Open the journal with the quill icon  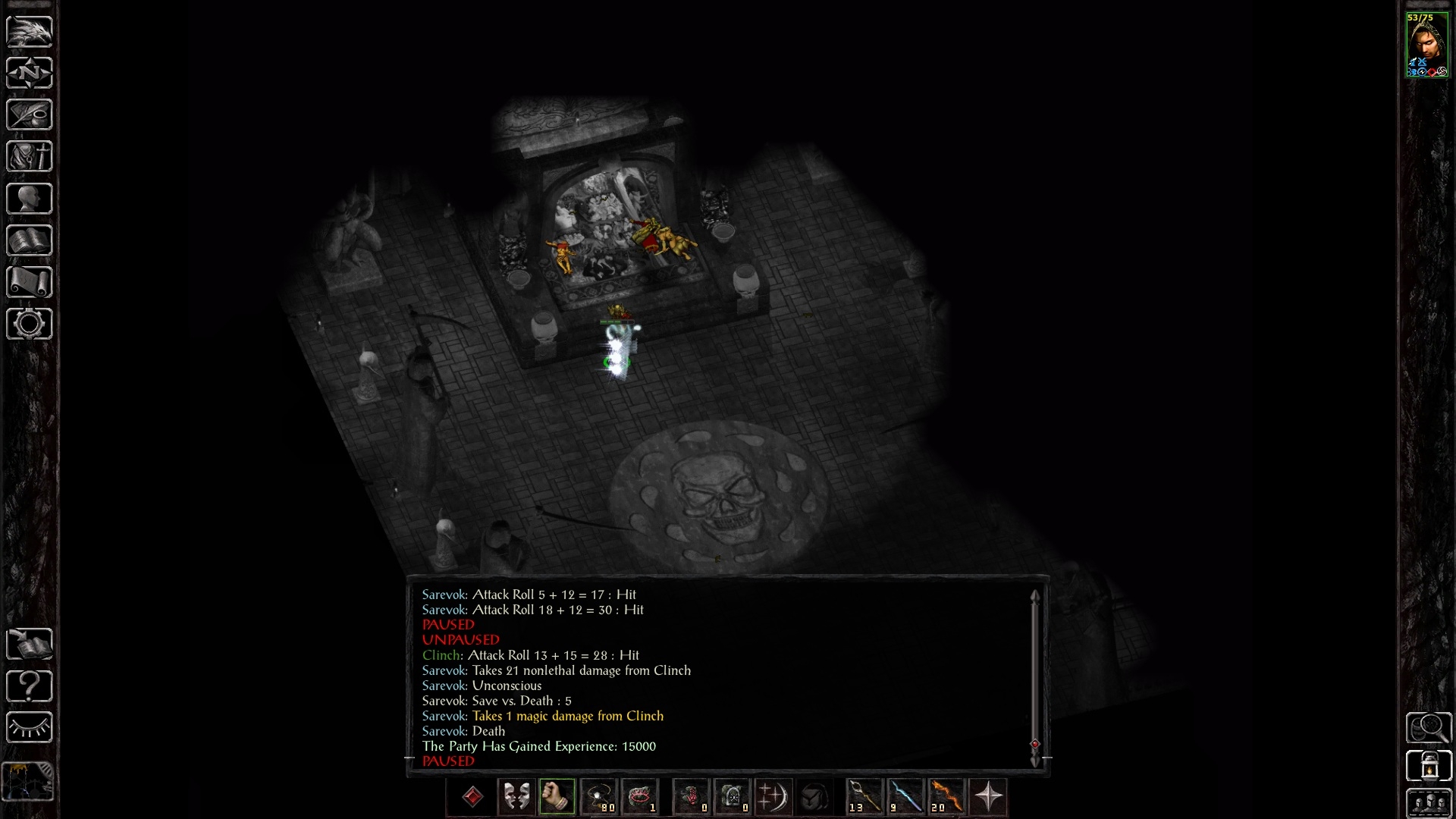(30, 115)
